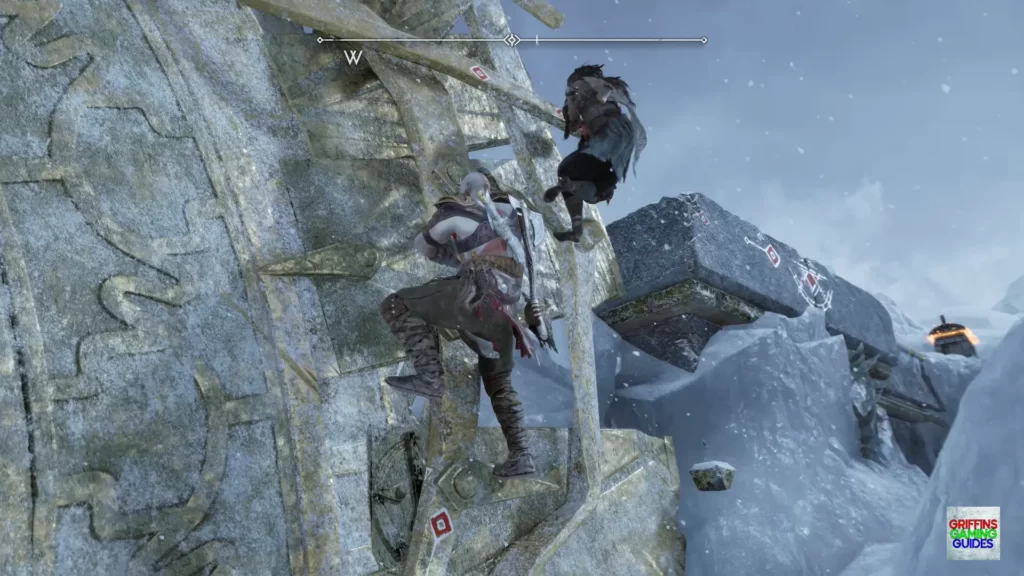Open the Griffins Gaming Guides watermark logo
1024x576 pixels.
[972, 532]
